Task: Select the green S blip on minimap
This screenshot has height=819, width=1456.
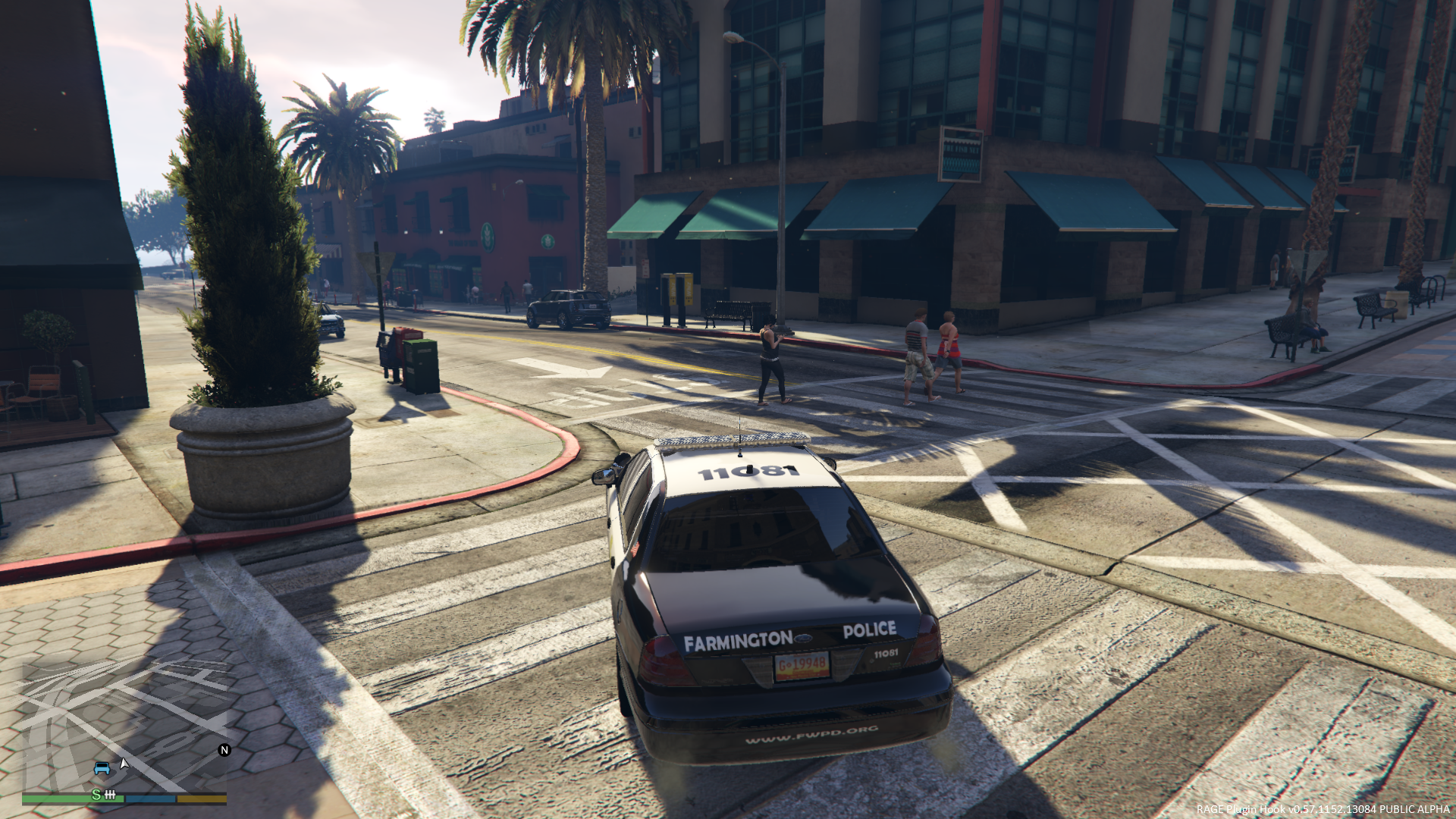Action: coord(96,794)
